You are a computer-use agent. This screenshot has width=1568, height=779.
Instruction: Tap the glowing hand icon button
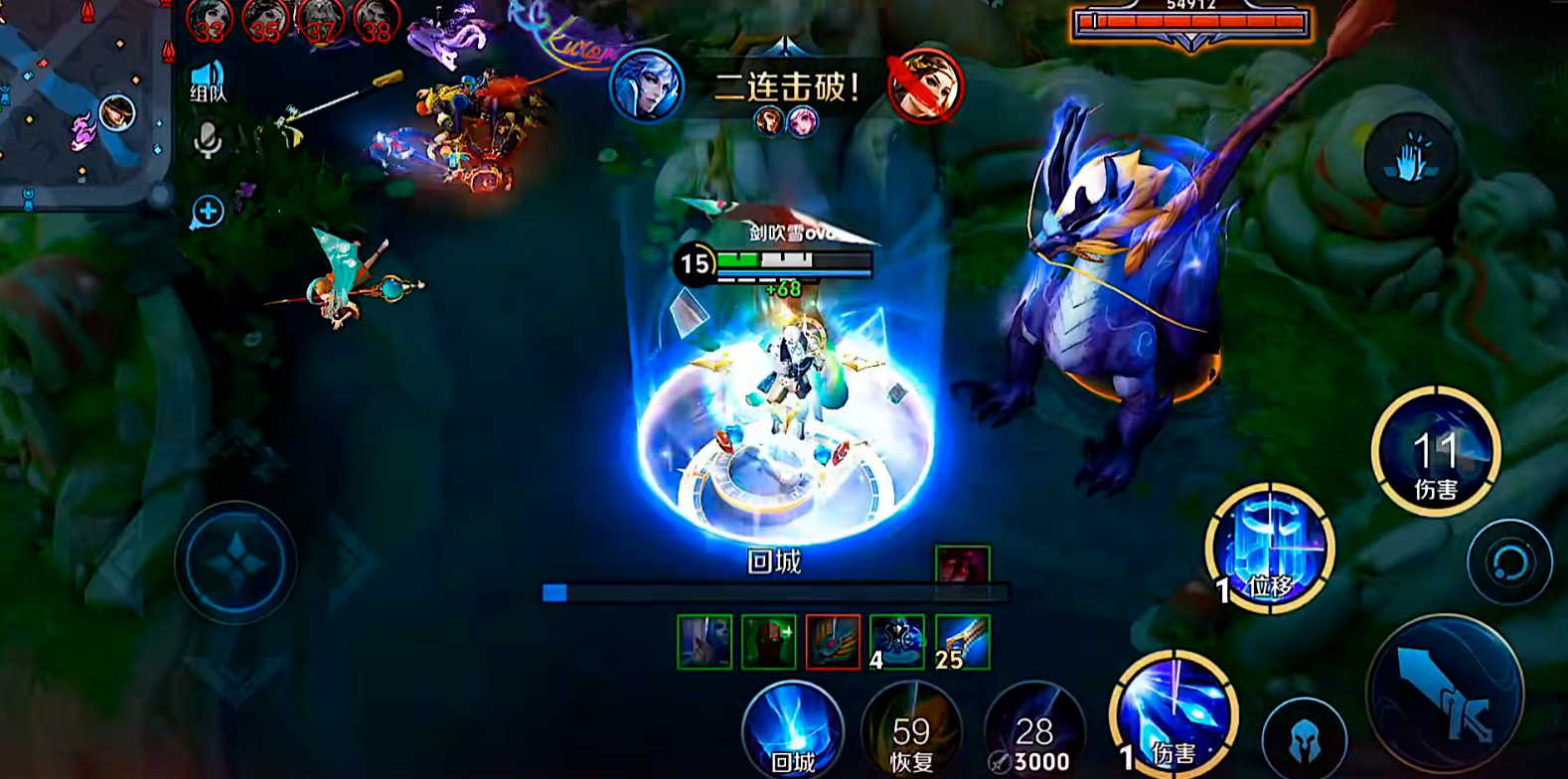[1409, 160]
